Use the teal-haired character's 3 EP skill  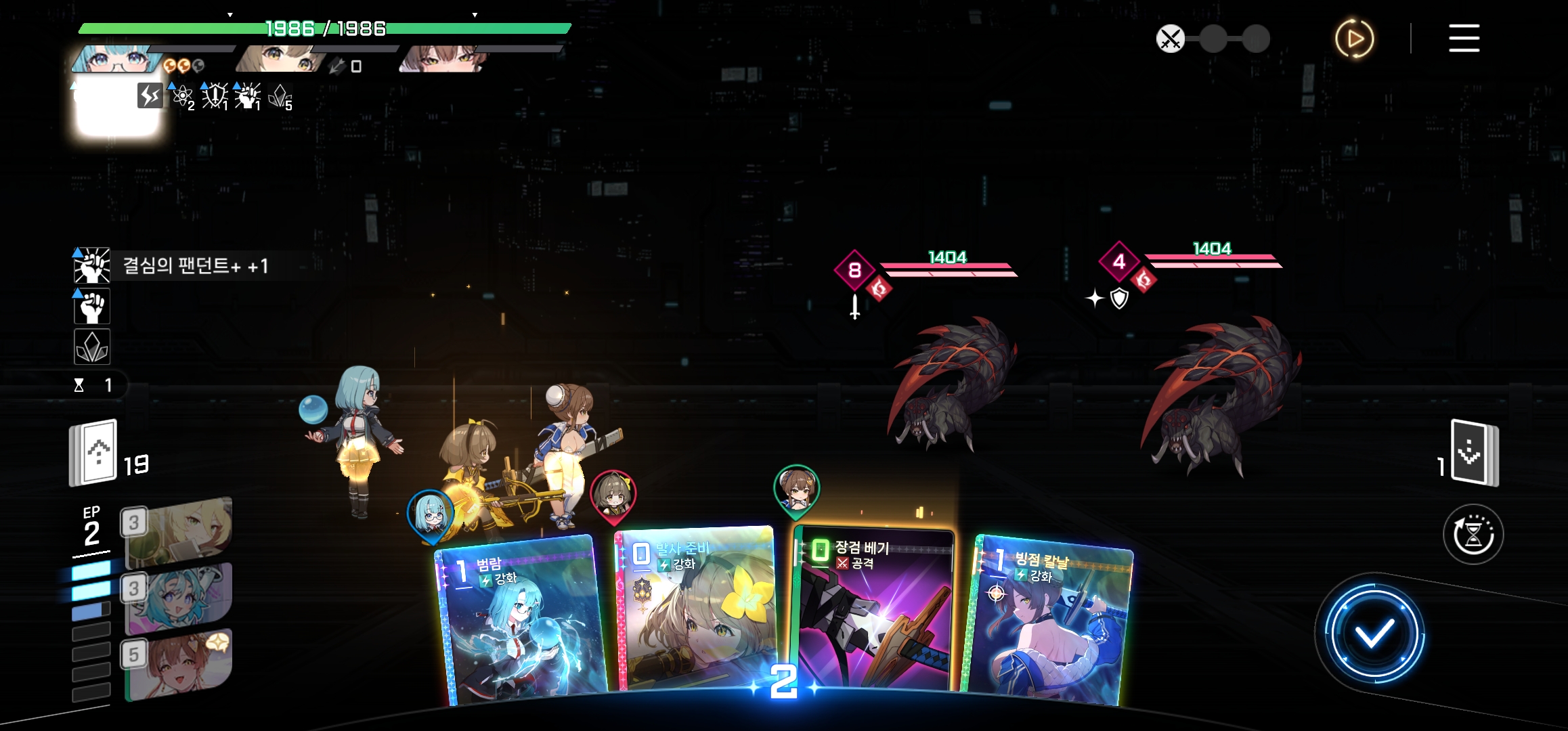tap(179, 597)
